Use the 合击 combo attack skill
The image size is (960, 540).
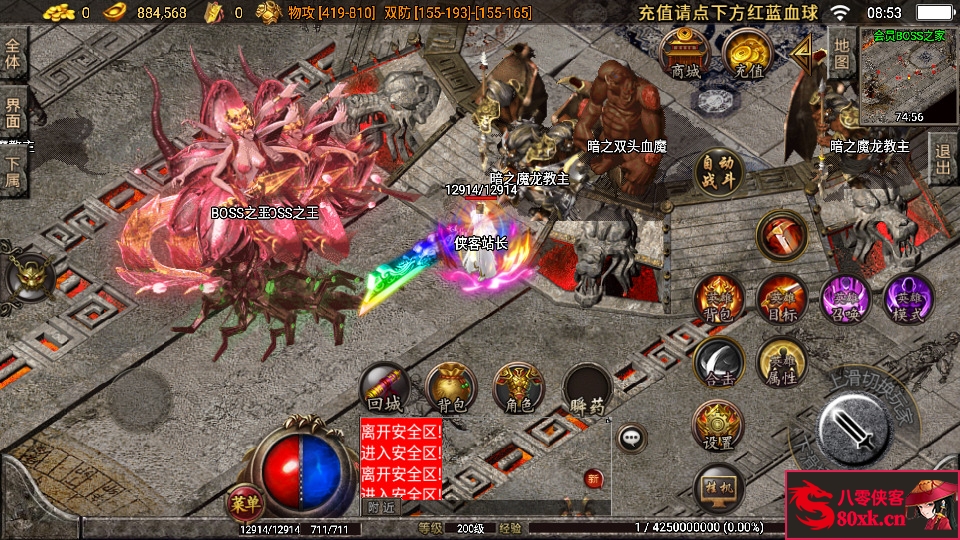[720, 364]
